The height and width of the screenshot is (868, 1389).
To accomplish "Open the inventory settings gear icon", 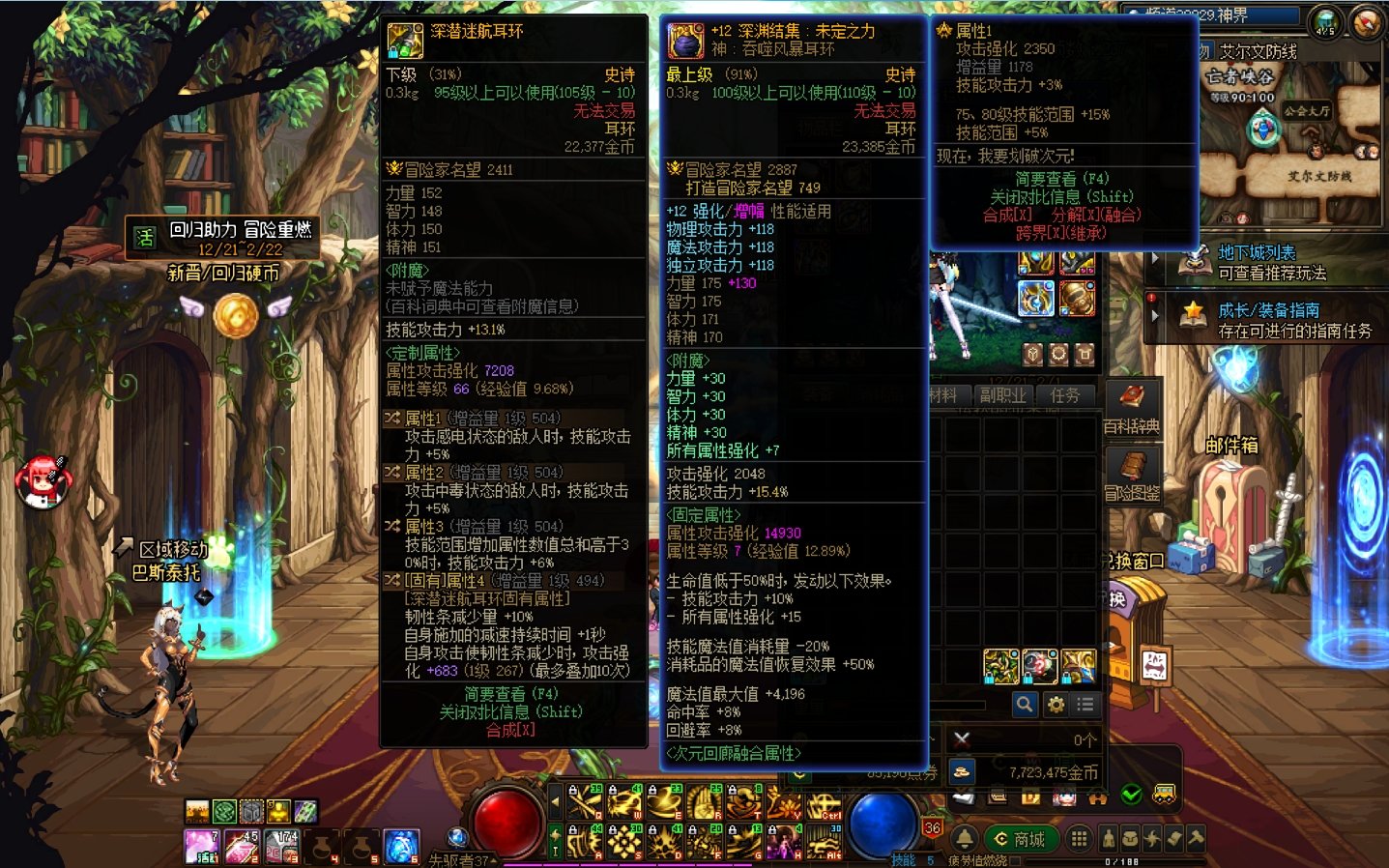I will point(1056,705).
